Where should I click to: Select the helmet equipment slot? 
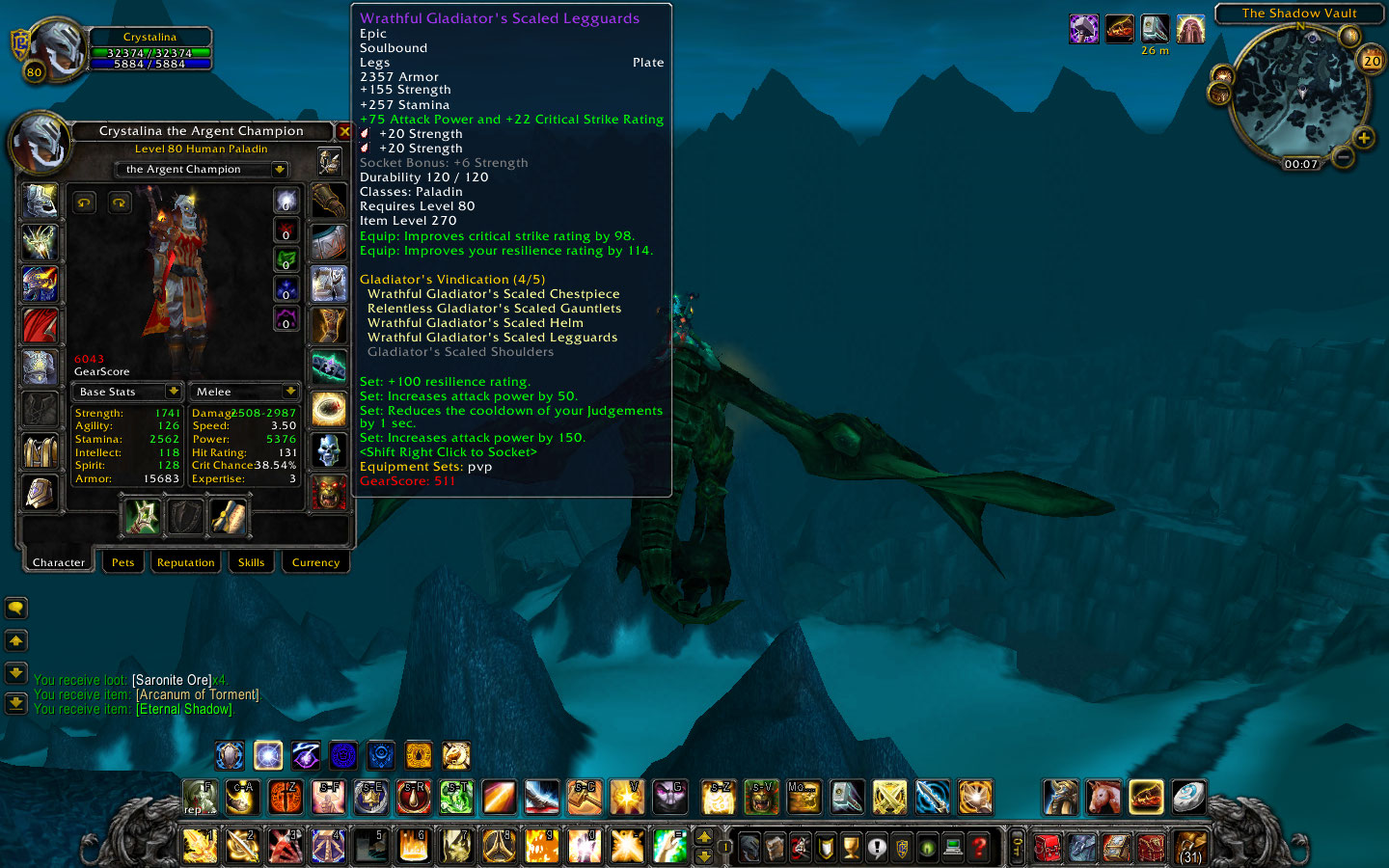point(40,202)
